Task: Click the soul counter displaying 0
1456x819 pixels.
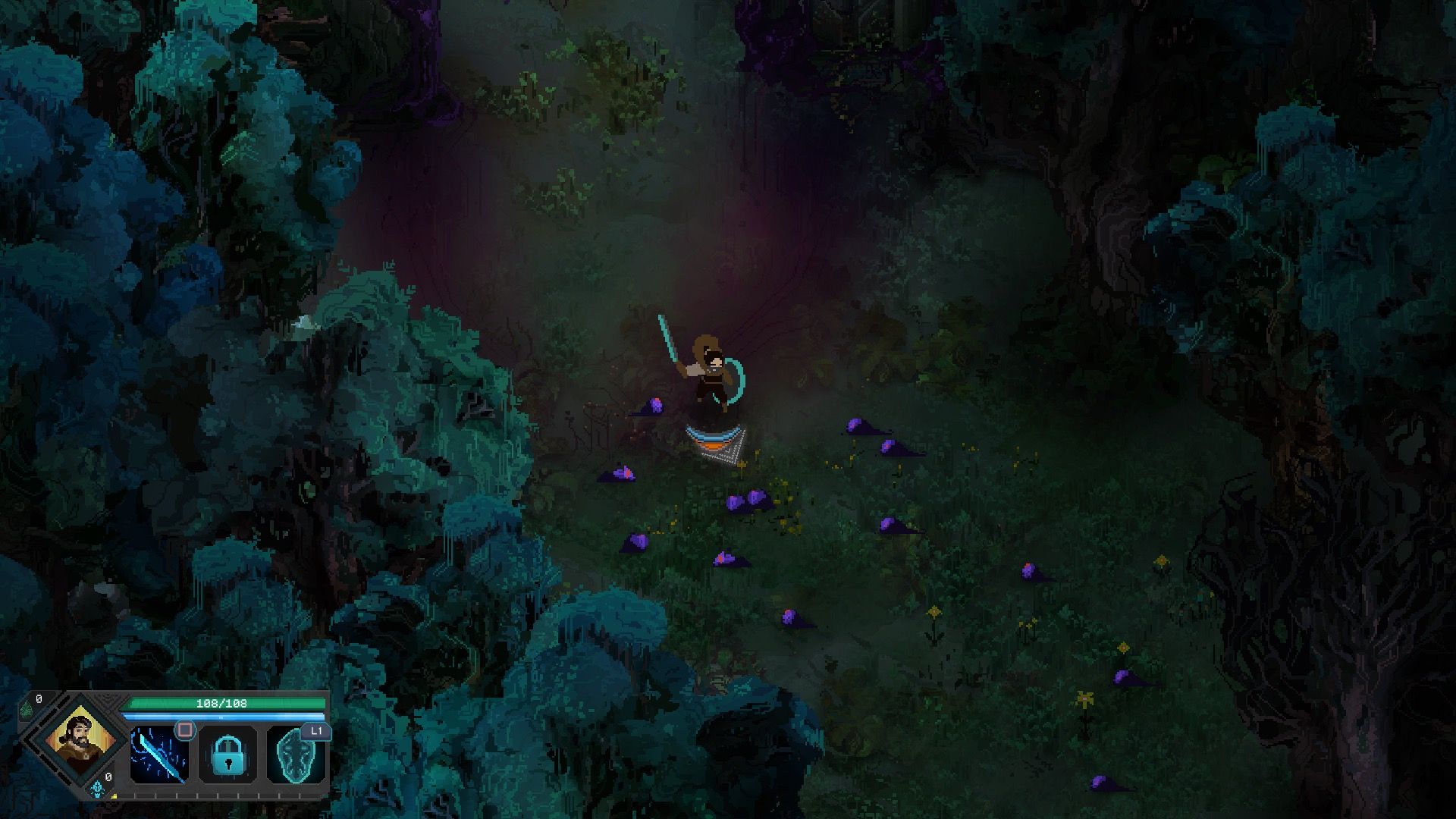Action: pos(108,776)
